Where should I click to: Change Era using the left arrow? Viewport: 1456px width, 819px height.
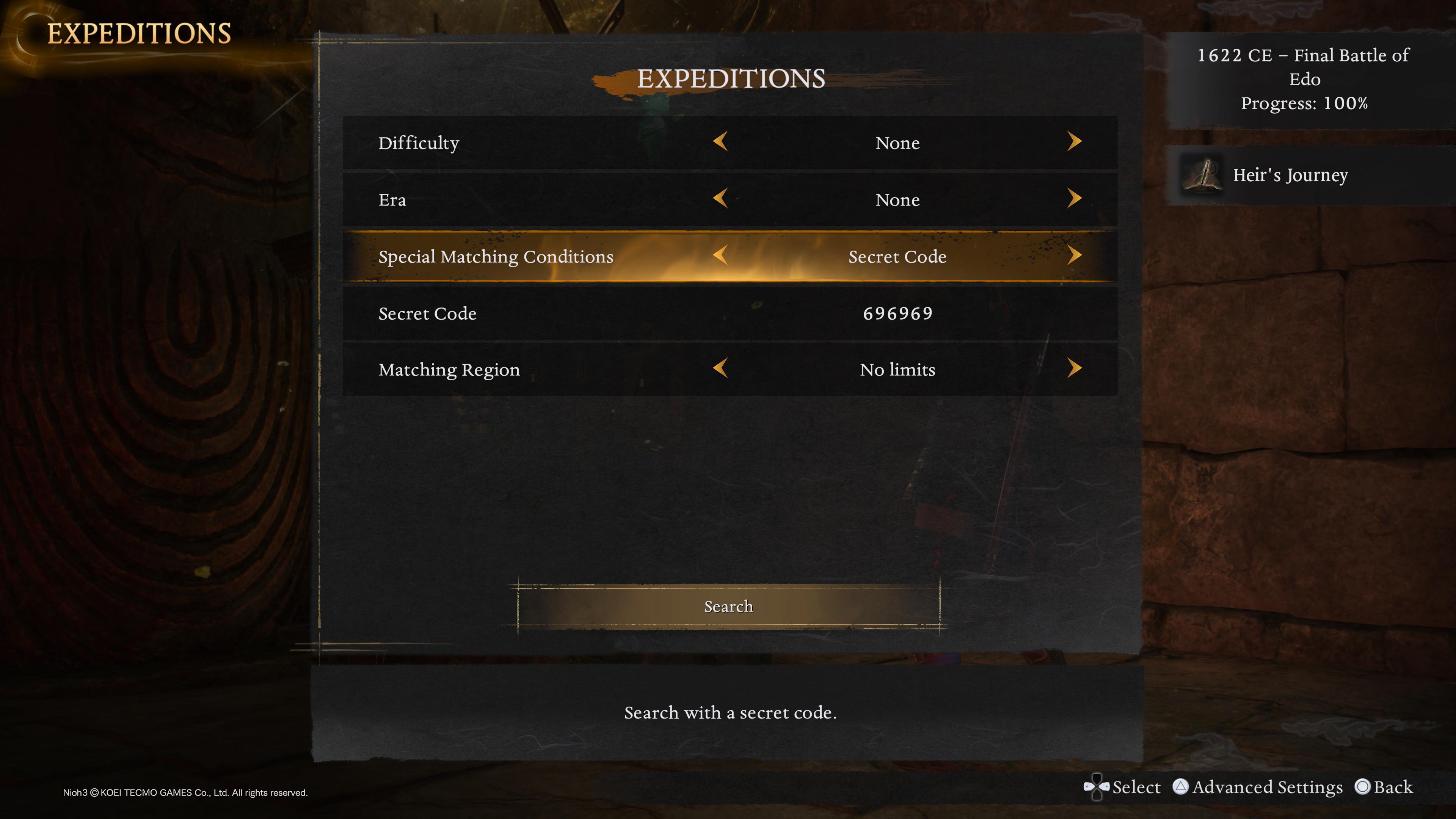720,198
